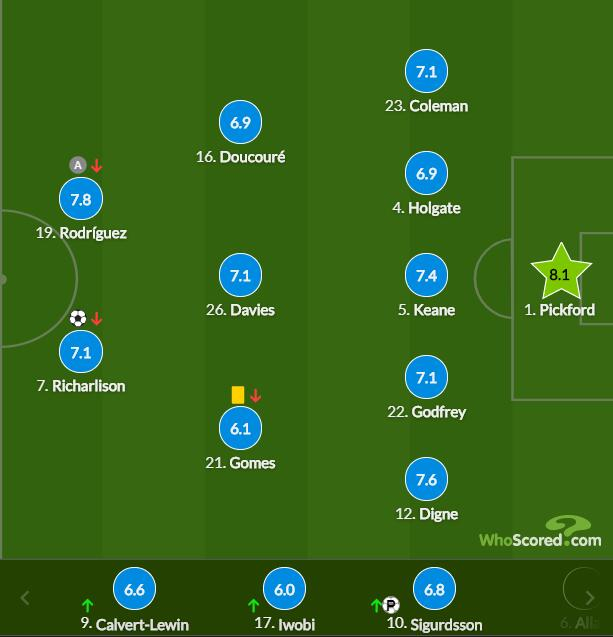The width and height of the screenshot is (613, 637).
Task: Select Digne's 7.6 rating circle
Action: pos(426,480)
